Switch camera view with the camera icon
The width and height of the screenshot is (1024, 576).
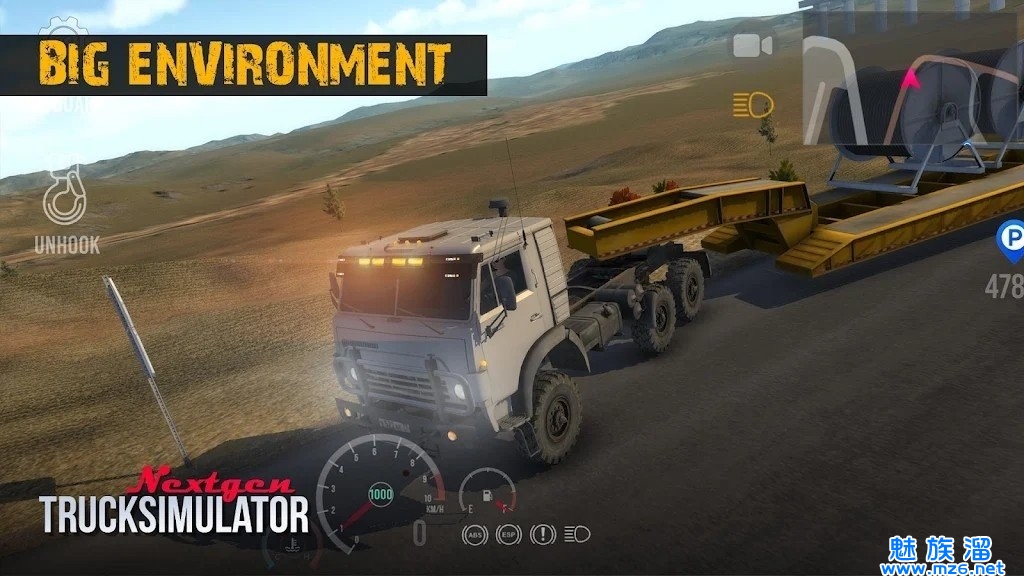tap(753, 46)
